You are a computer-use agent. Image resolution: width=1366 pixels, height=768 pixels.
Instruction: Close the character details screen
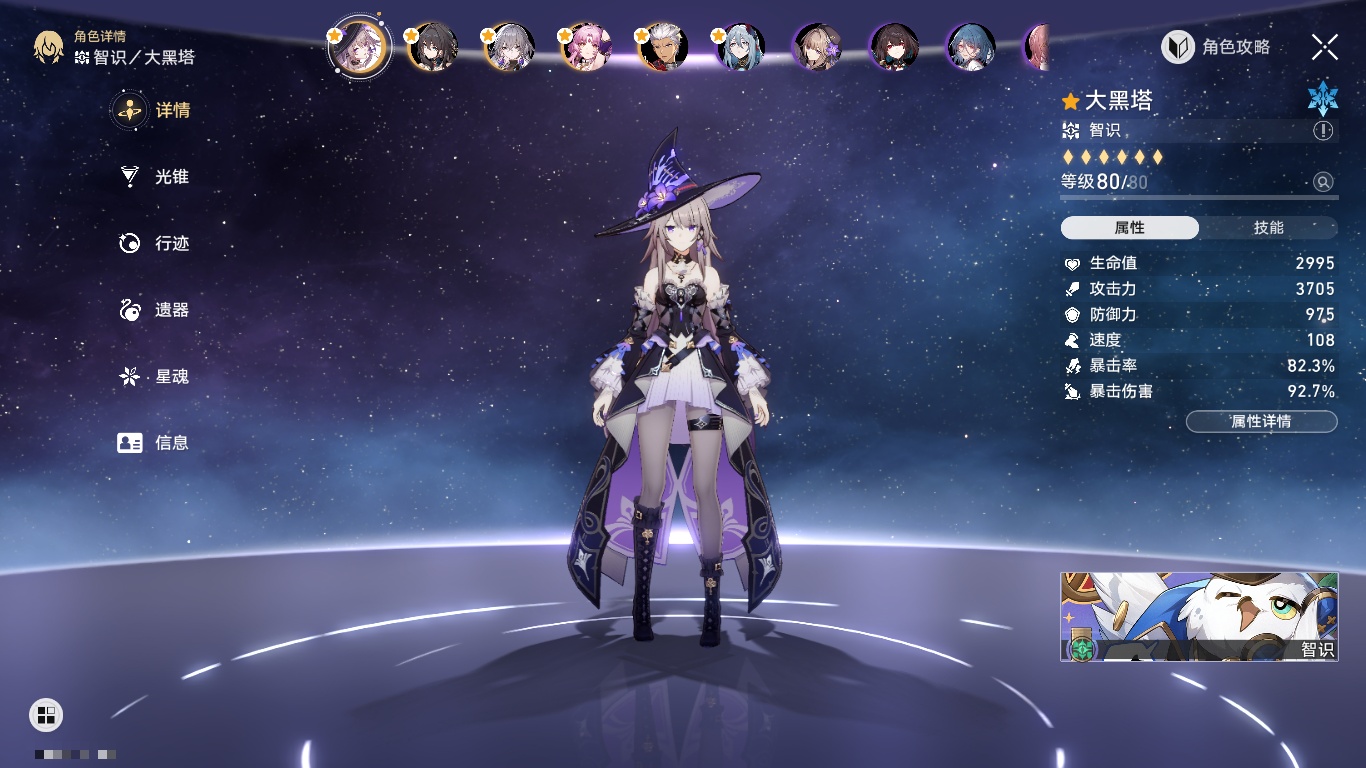click(1325, 47)
